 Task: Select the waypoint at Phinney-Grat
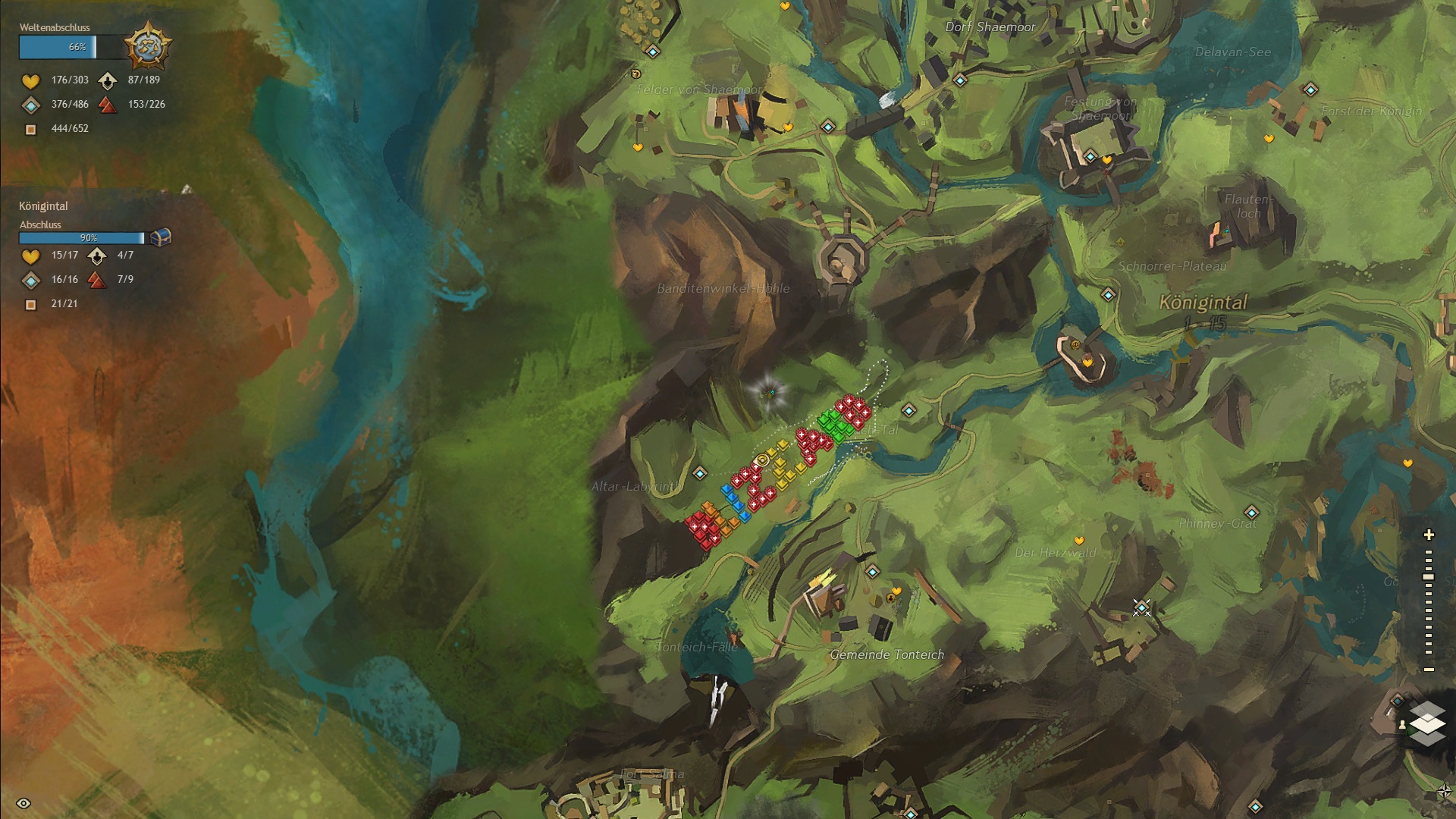click(1251, 512)
